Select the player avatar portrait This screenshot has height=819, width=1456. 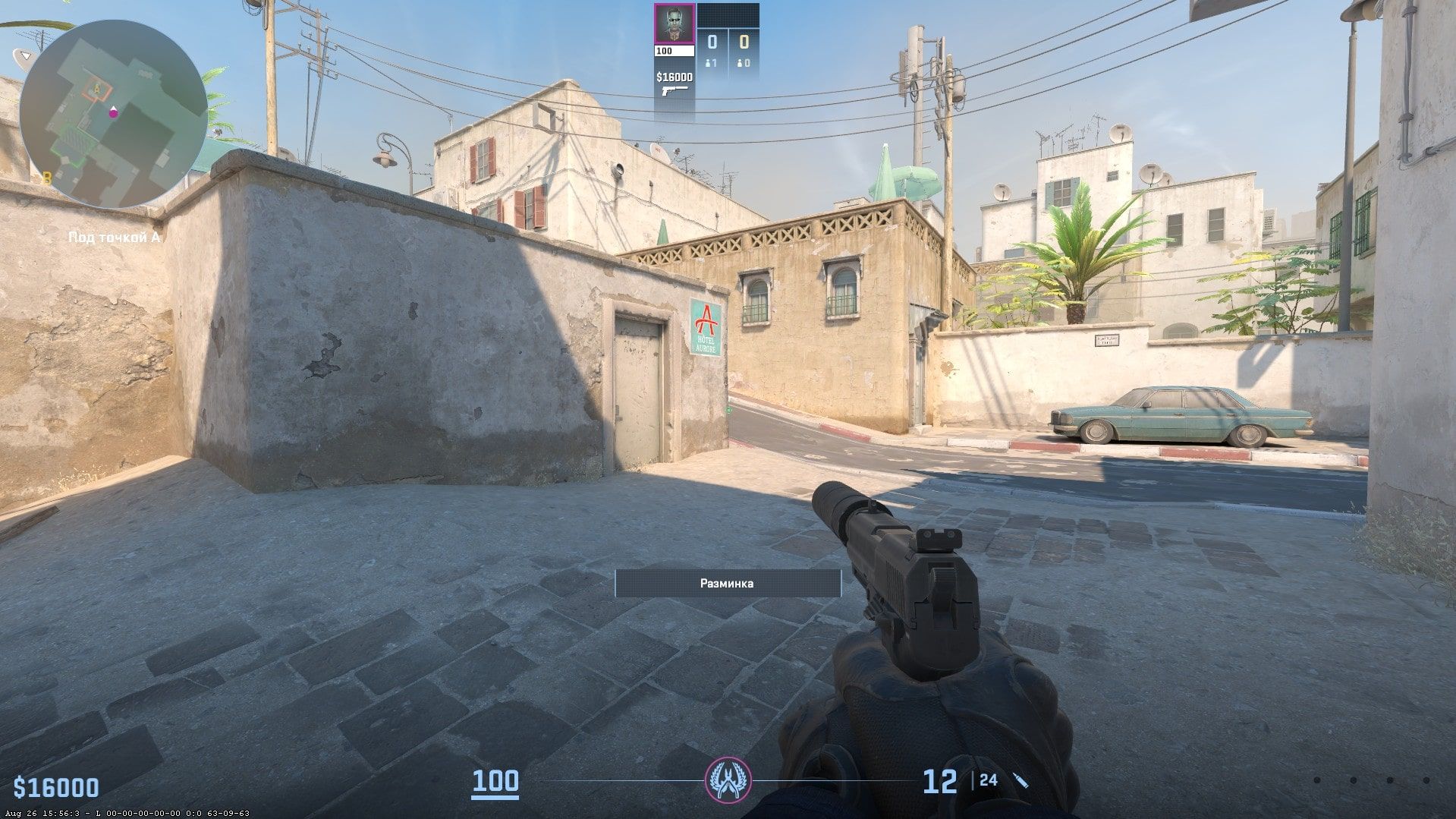pos(674,25)
